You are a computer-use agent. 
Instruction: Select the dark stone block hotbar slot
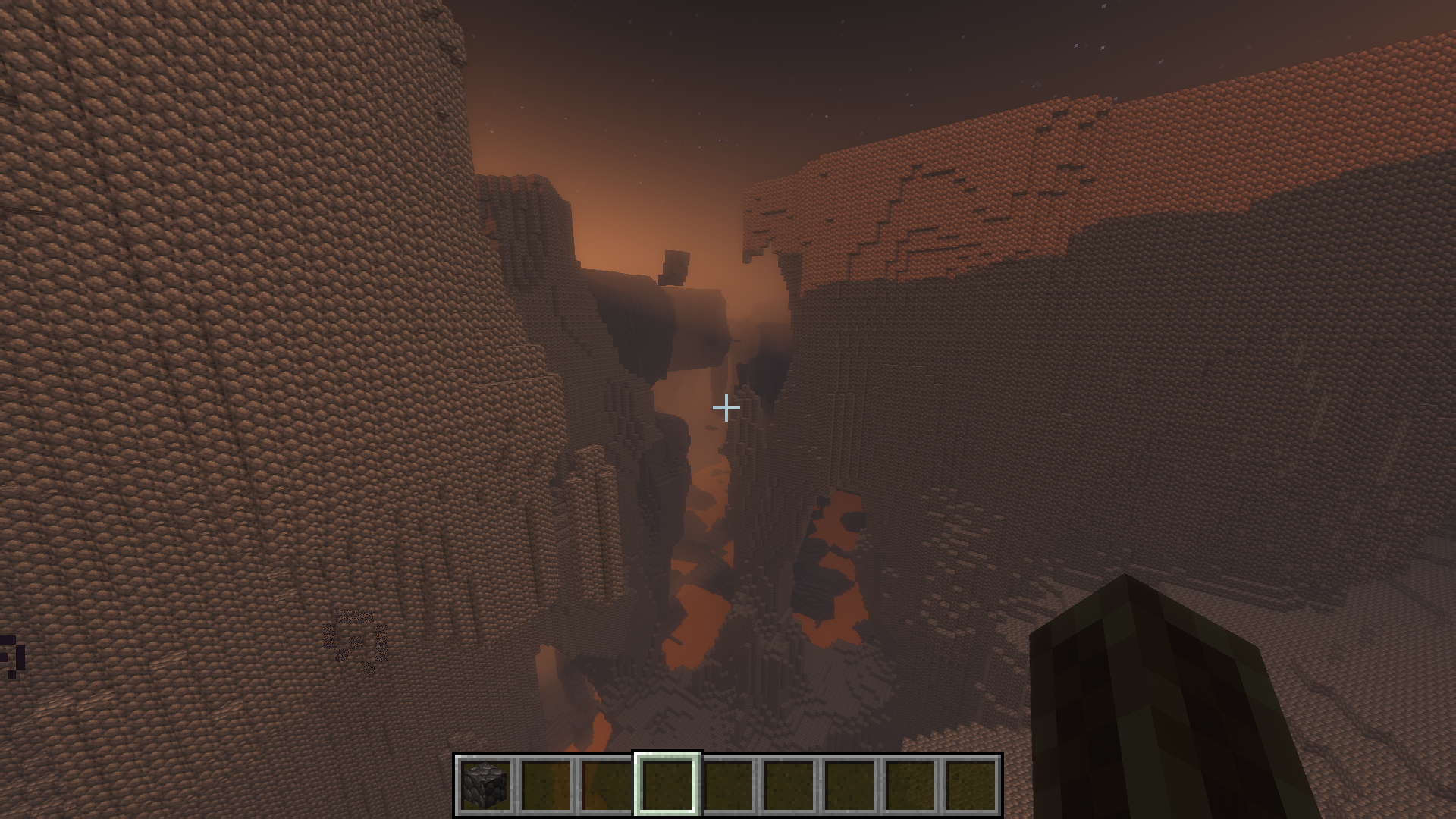point(485,786)
